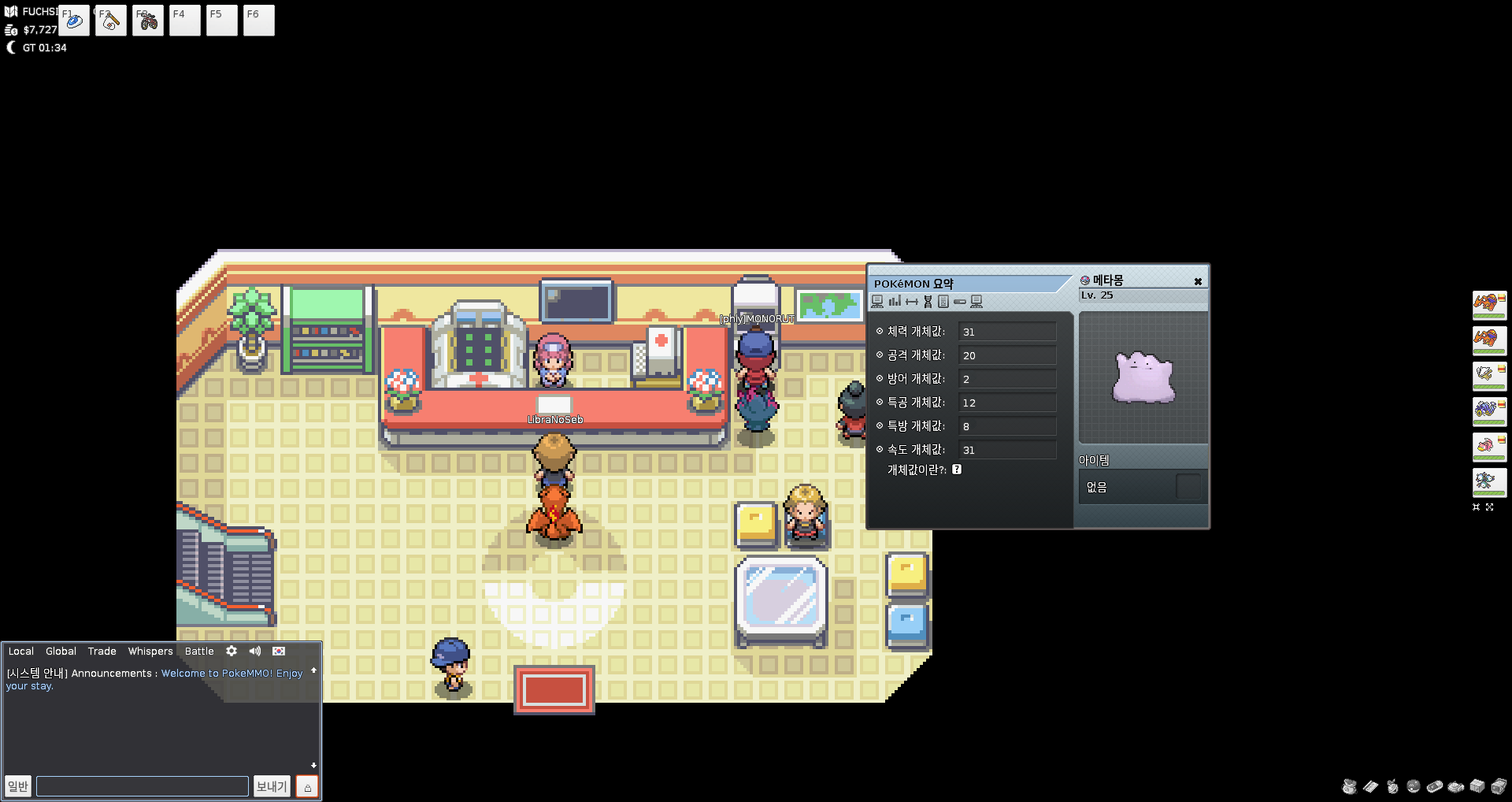The width and height of the screenshot is (1512, 802).
Task: Activate the blue item in hotbar slot F1
Action: click(x=74, y=20)
